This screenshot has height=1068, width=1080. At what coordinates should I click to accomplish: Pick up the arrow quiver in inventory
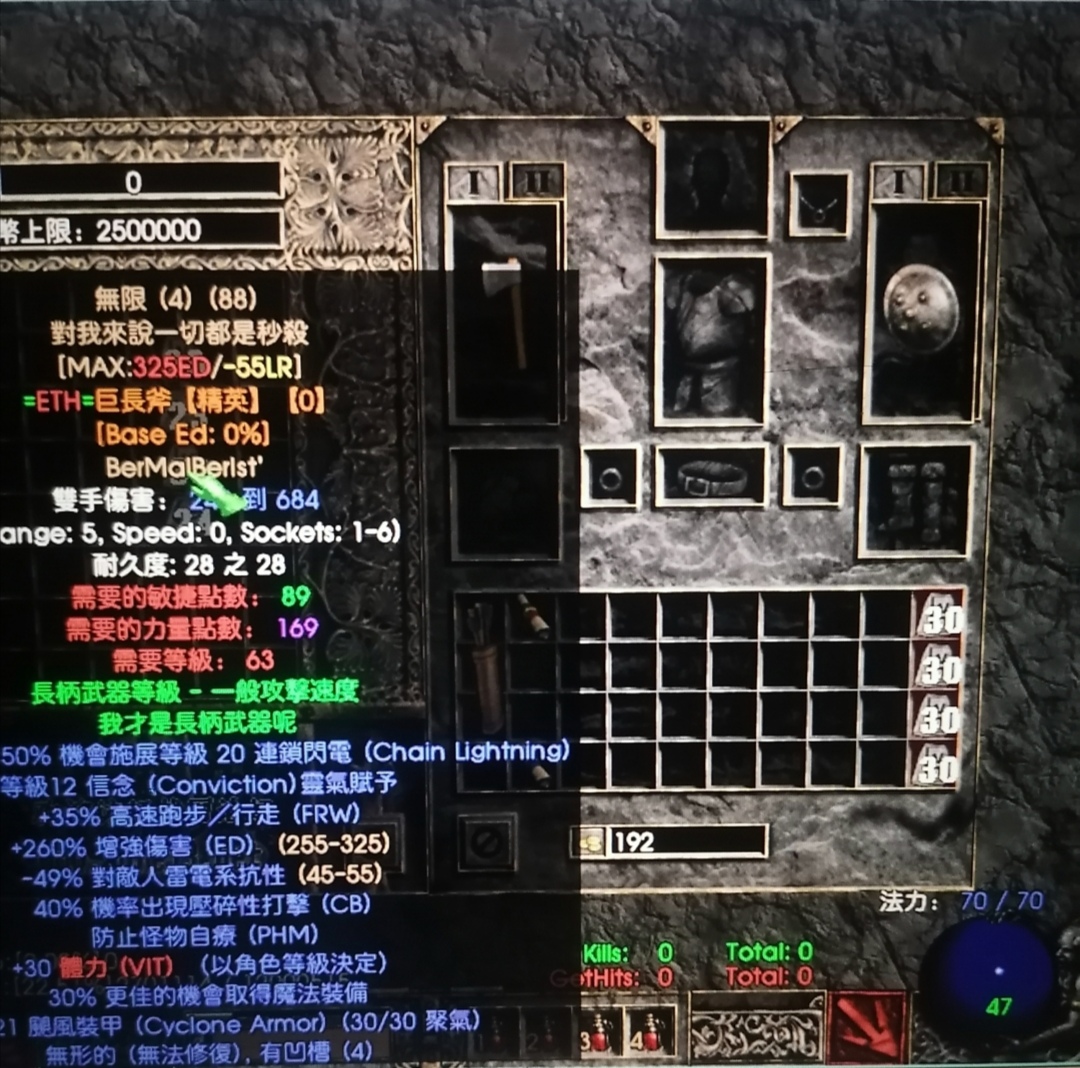click(x=484, y=665)
